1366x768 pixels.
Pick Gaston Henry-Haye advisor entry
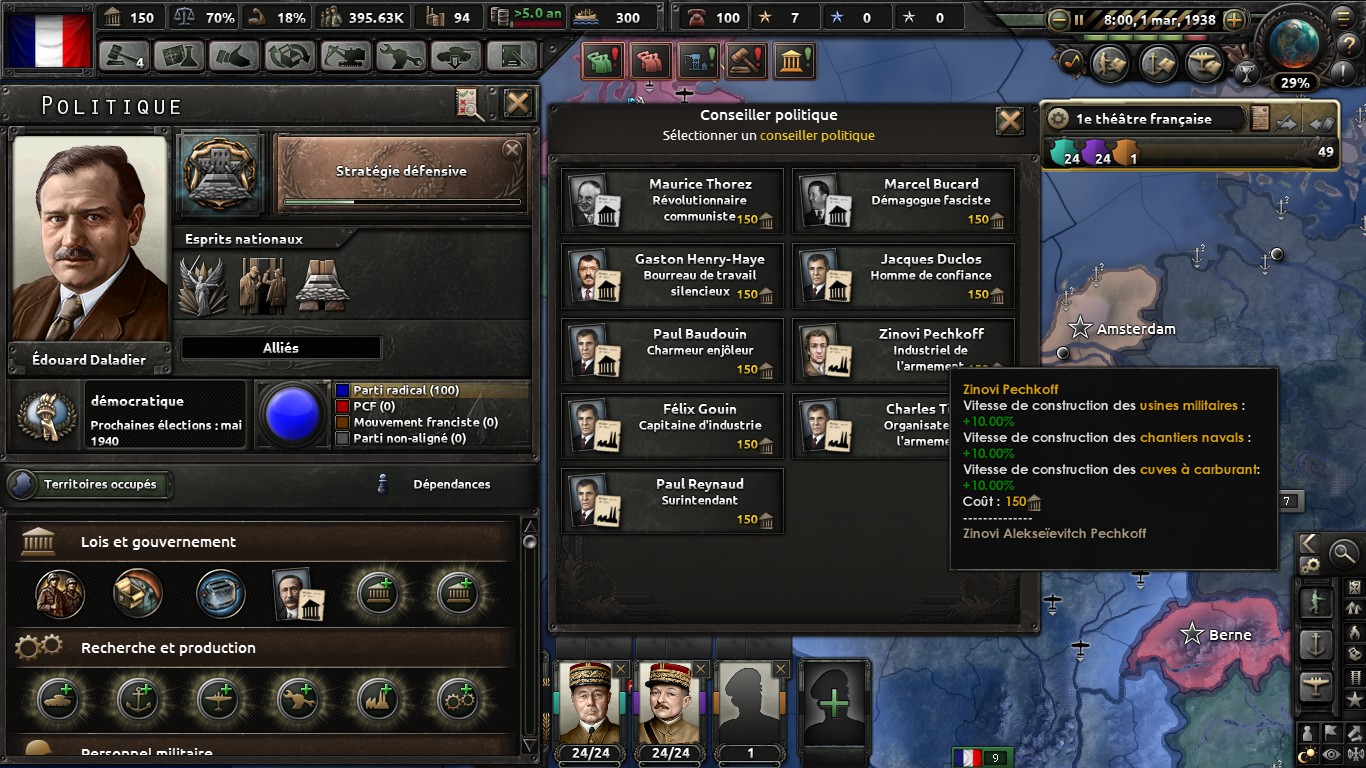tap(672, 276)
